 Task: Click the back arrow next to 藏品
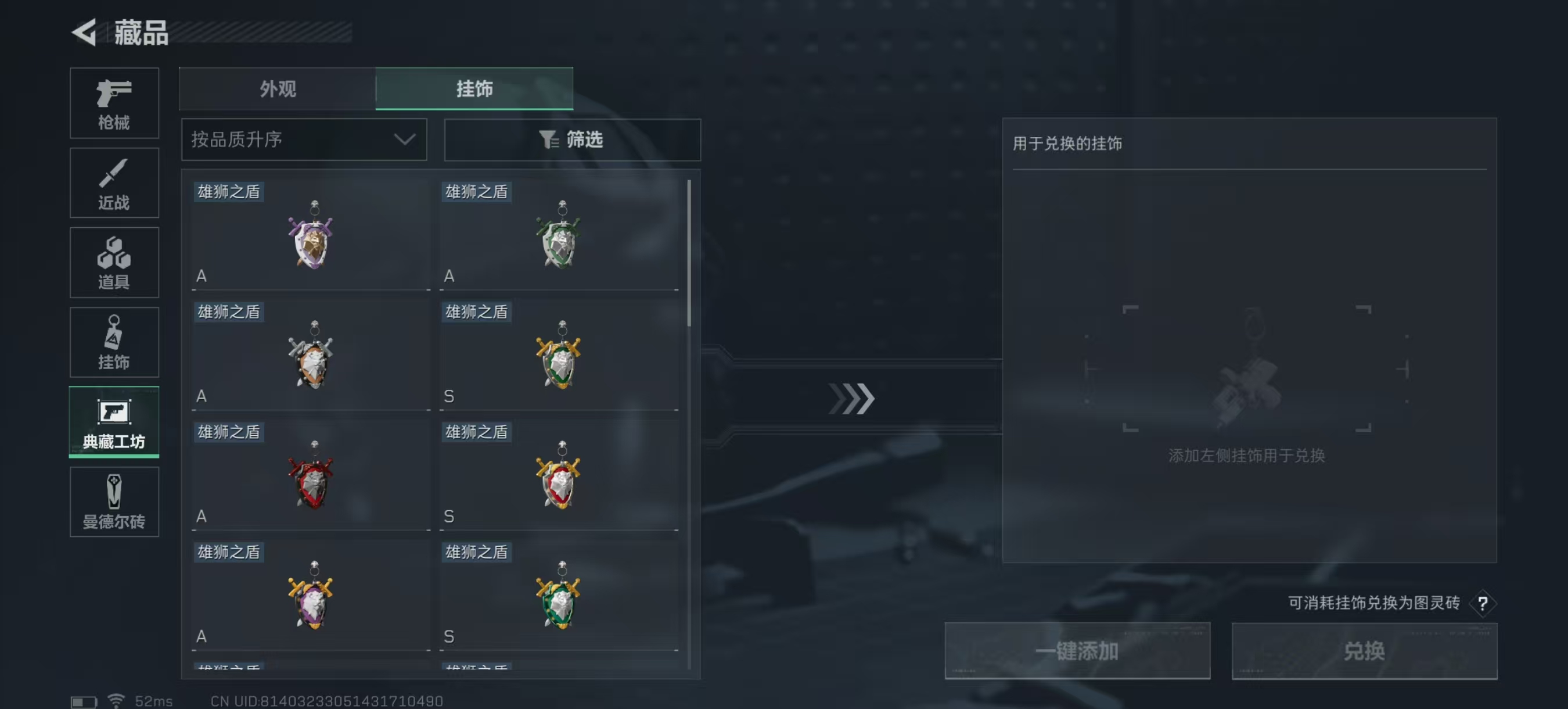[86, 33]
